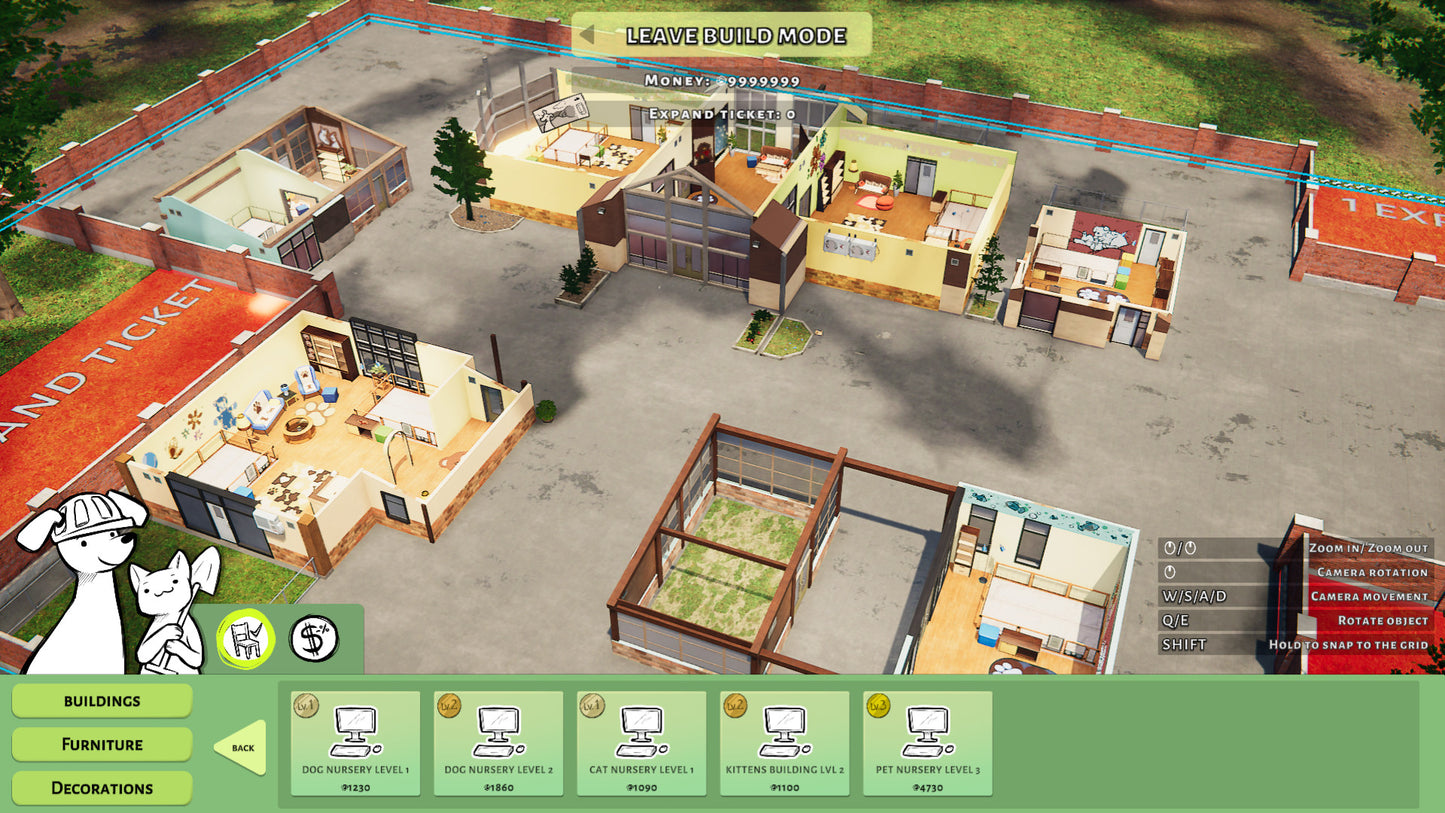
Task: Open the dollar sign sell icon
Action: point(314,639)
